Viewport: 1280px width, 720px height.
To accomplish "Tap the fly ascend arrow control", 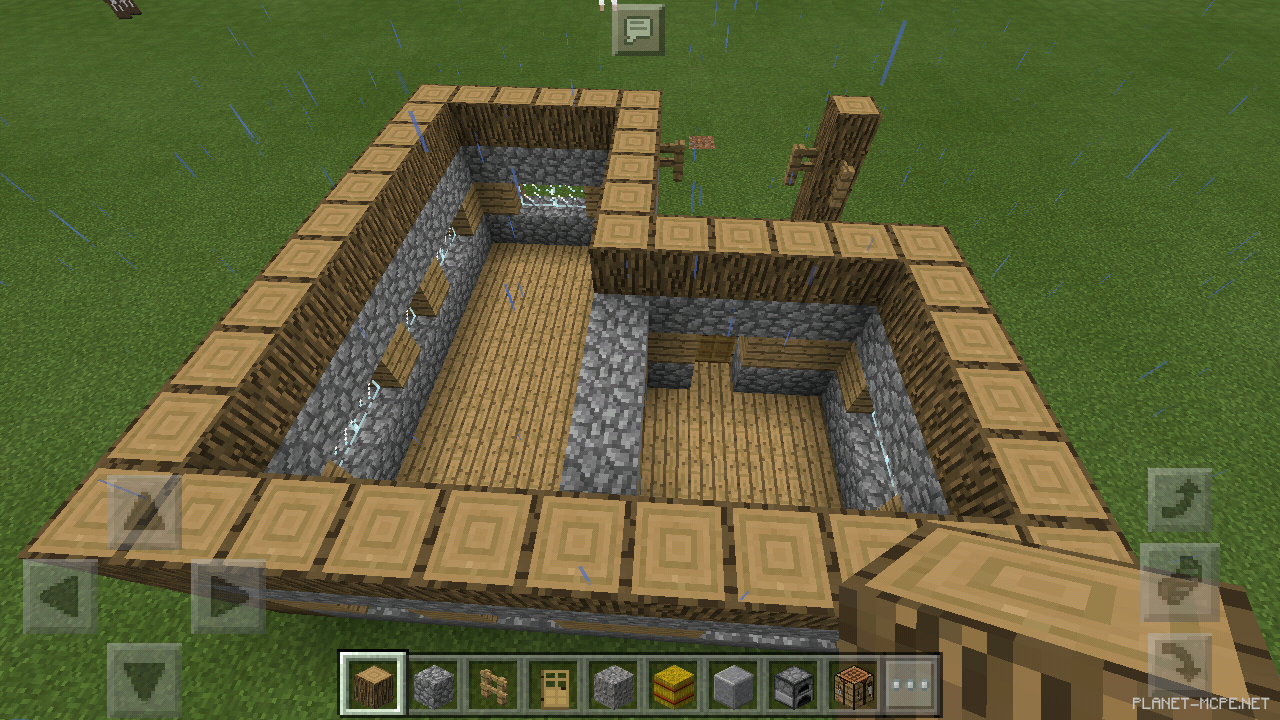I will [x=1180, y=497].
